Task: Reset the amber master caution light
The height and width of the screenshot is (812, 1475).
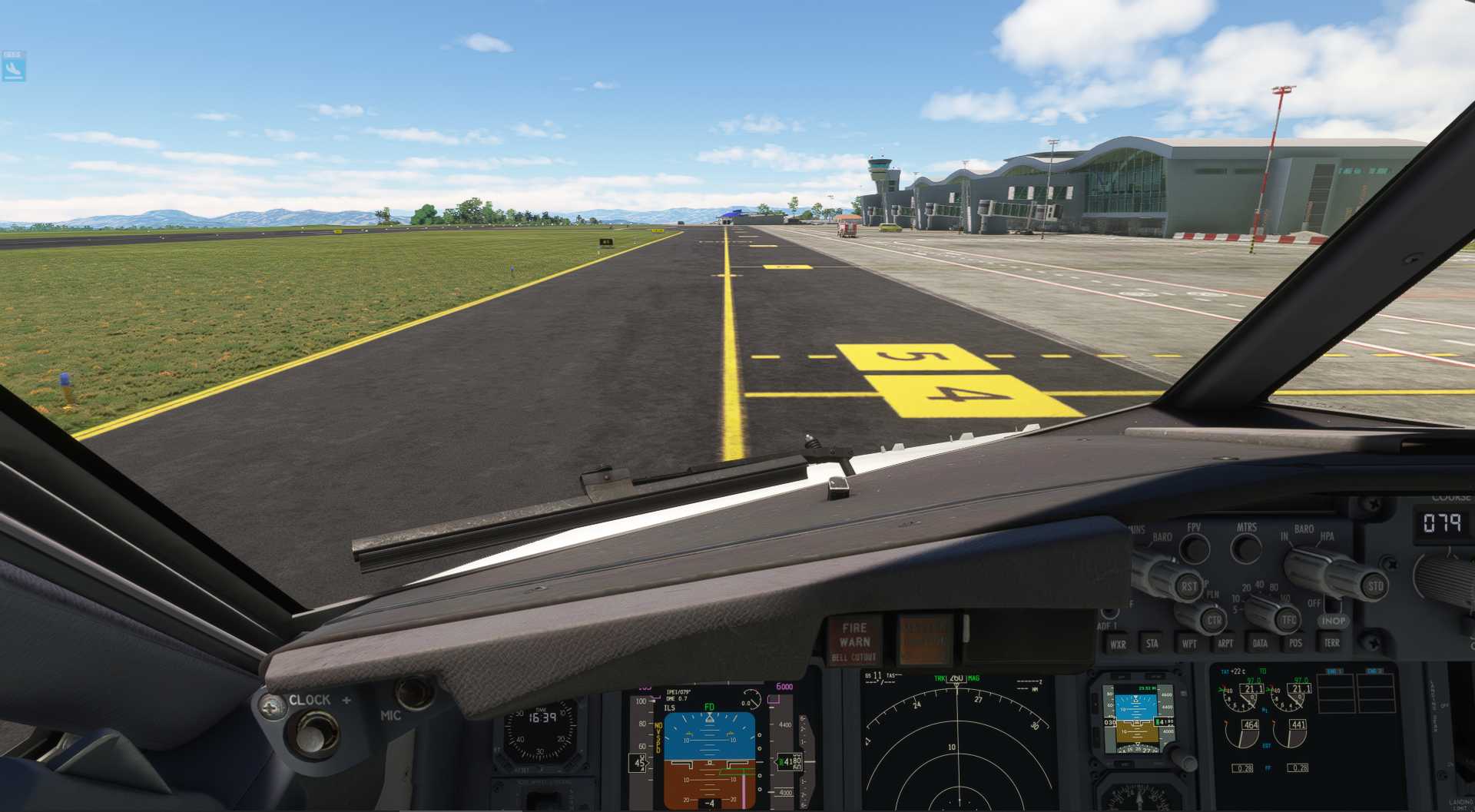Action: tap(924, 639)
